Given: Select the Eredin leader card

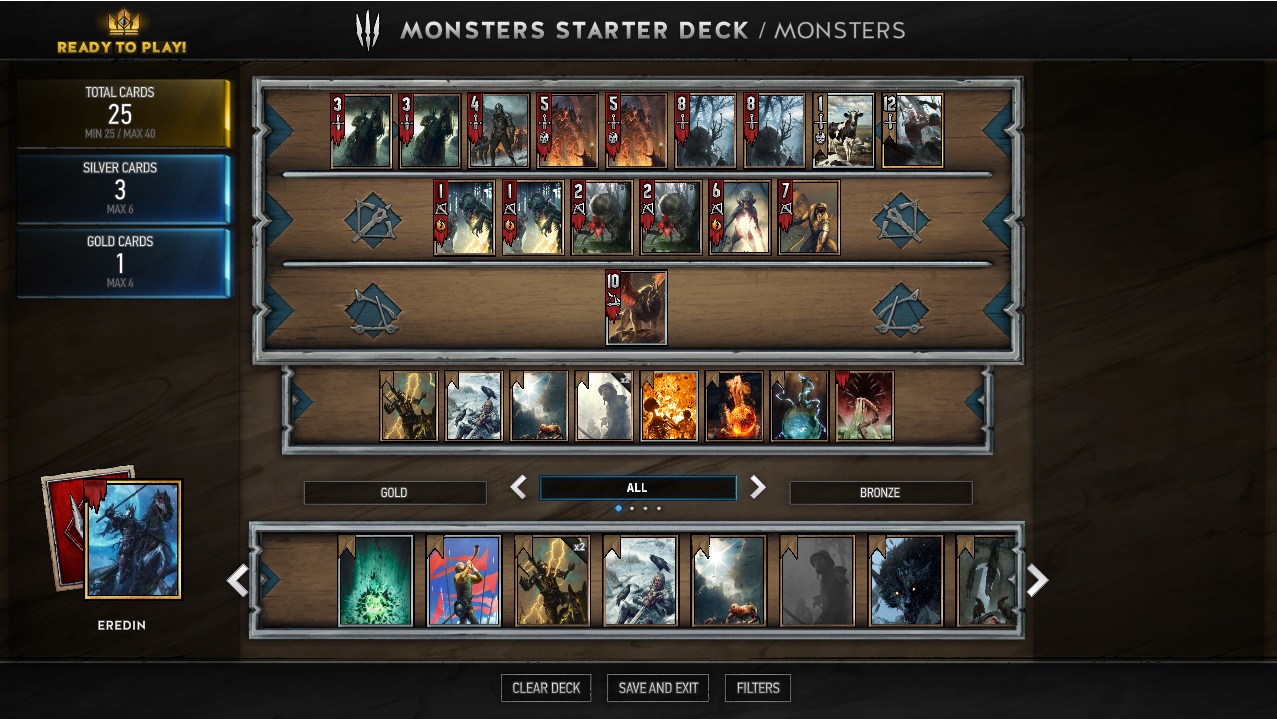Looking at the screenshot, I should pos(133,540).
